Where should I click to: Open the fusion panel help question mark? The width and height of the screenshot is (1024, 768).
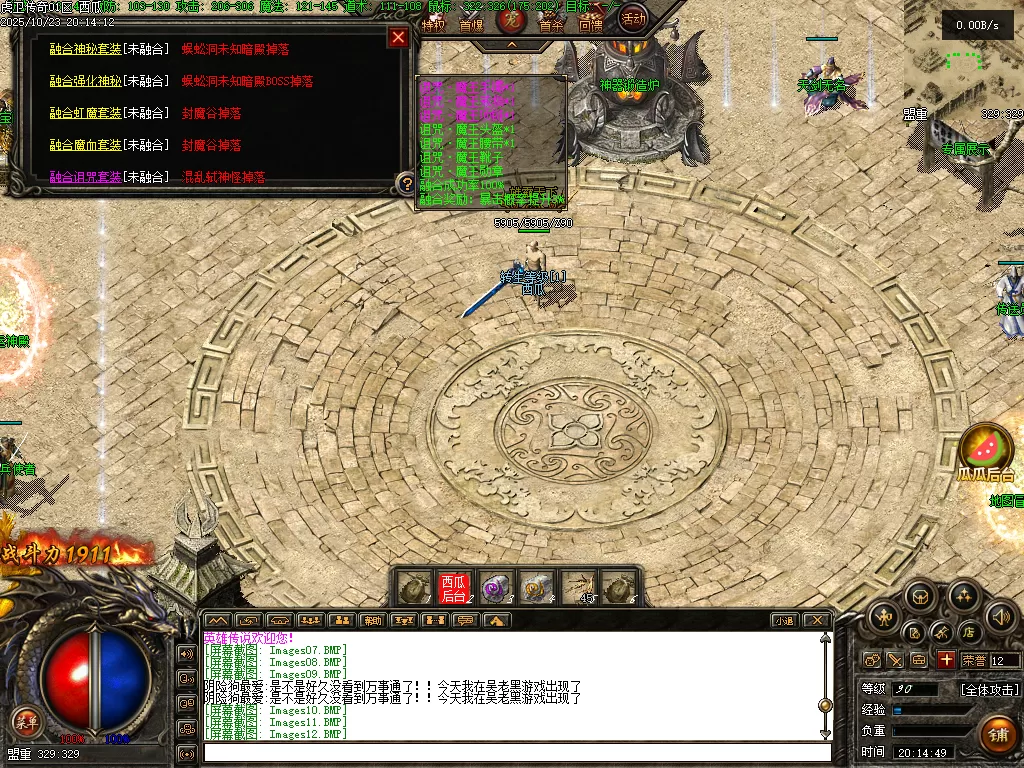[x=405, y=183]
